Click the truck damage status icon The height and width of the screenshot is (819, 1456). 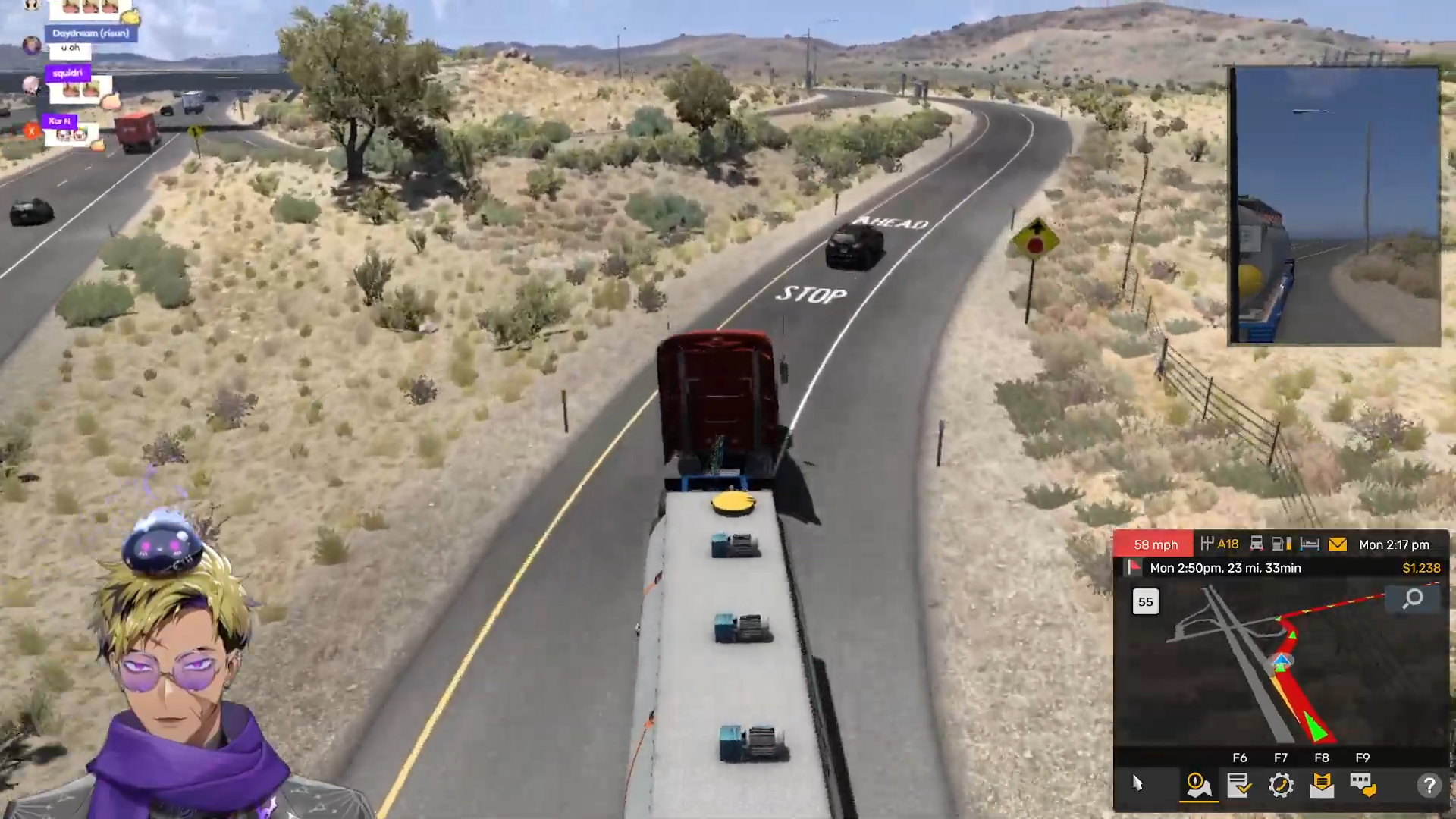tap(1257, 544)
